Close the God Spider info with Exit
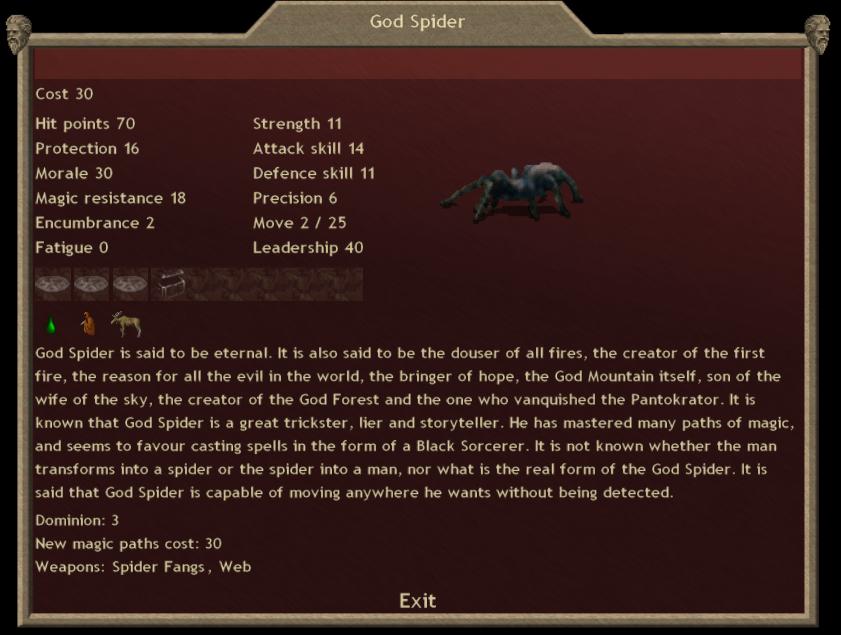This screenshot has height=635, width=841. coord(417,600)
